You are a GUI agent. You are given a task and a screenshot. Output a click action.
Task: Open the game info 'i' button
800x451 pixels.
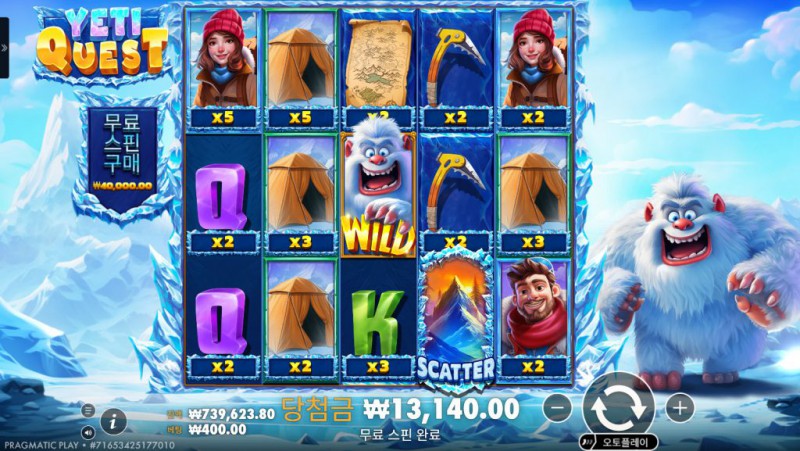(x=113, y=420)
